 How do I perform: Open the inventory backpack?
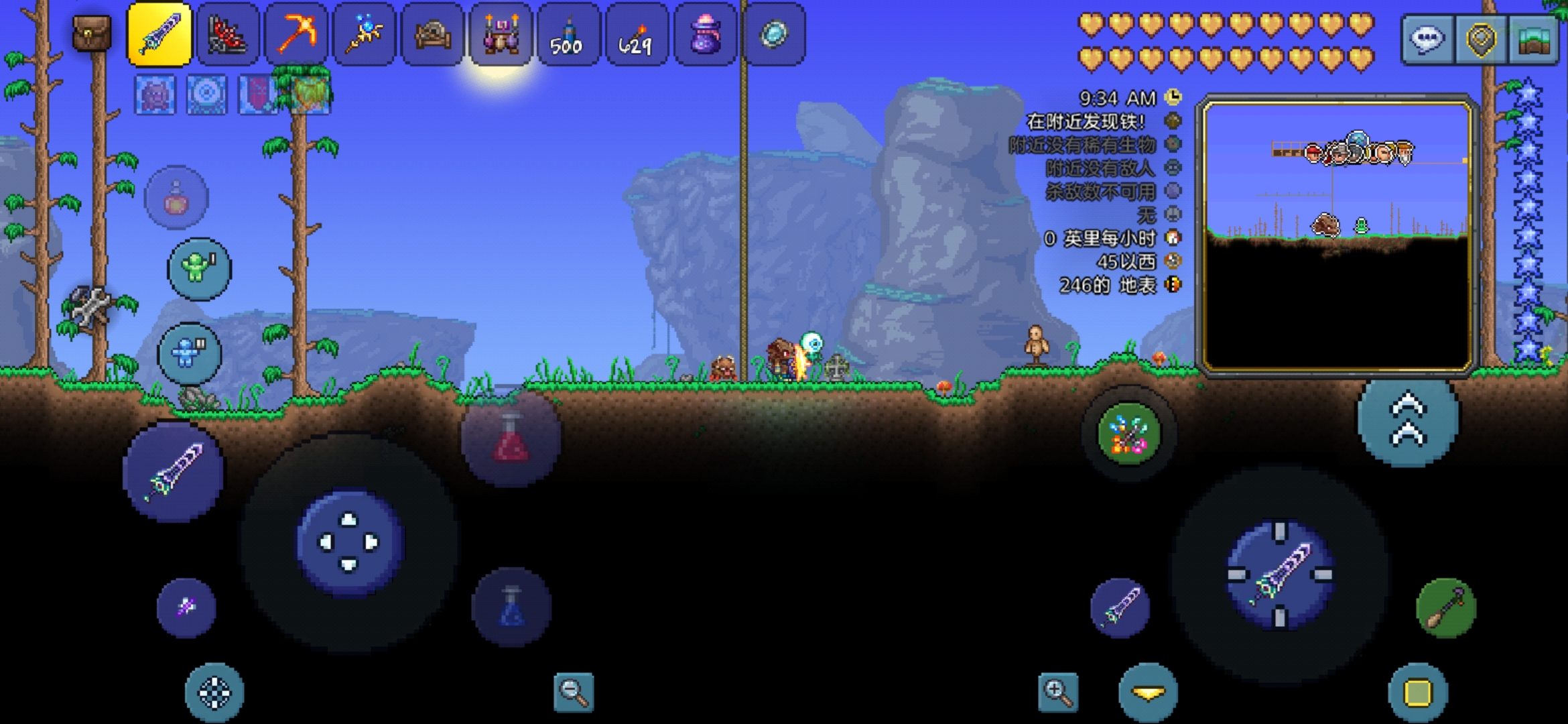coord(92,33)
